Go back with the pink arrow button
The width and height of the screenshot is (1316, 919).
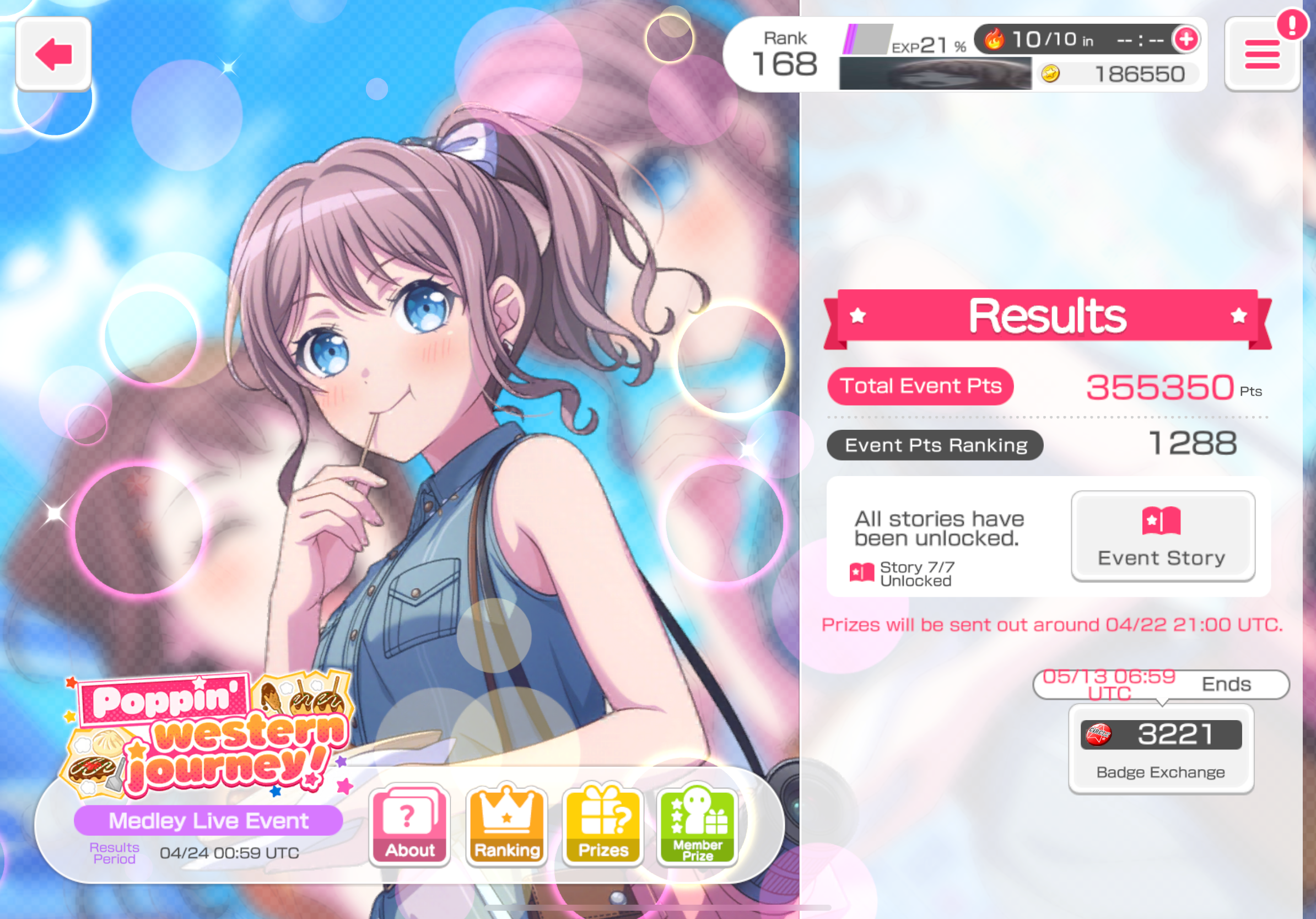(x=53, y=54)
